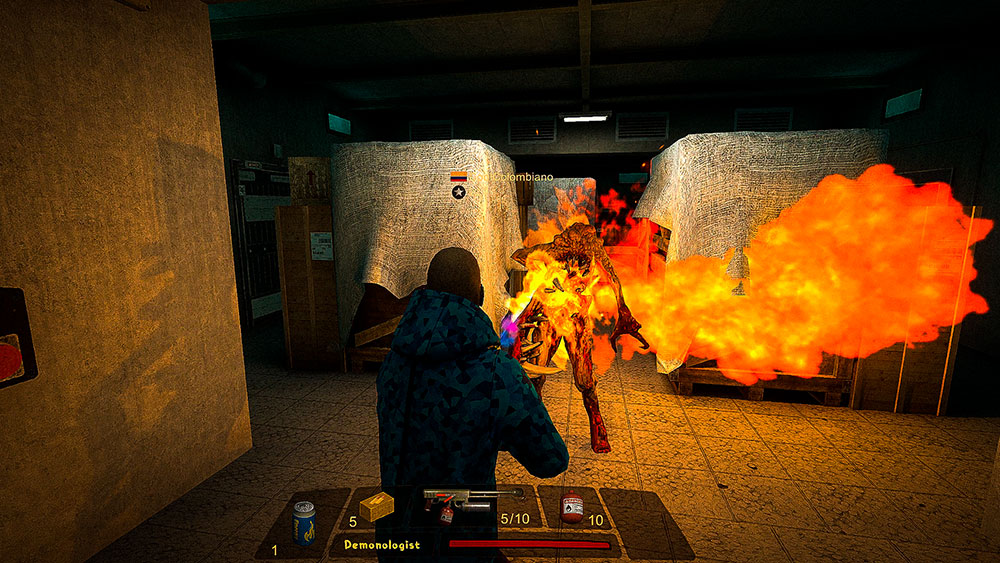Choose the yellow ammo box slot

(376, 509)
